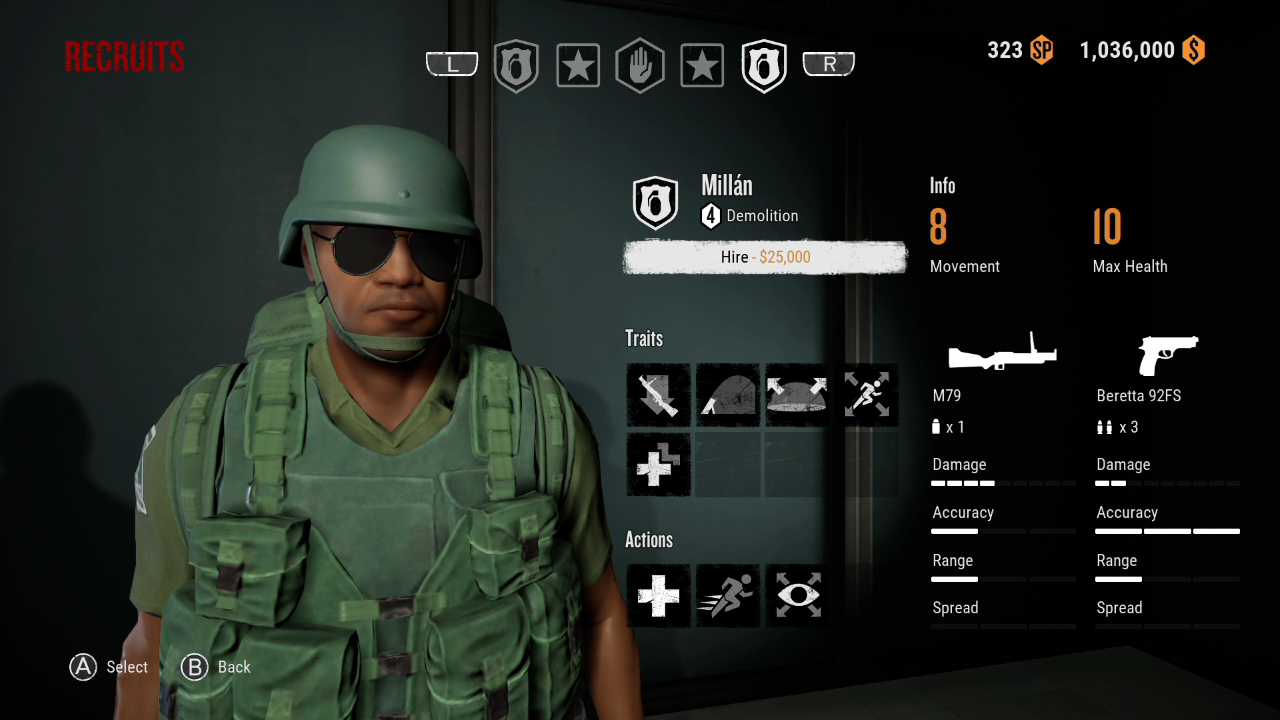Select the helmet dome trait icon
The height and width of the screenshot is (720, 1280).
point(727,395)
